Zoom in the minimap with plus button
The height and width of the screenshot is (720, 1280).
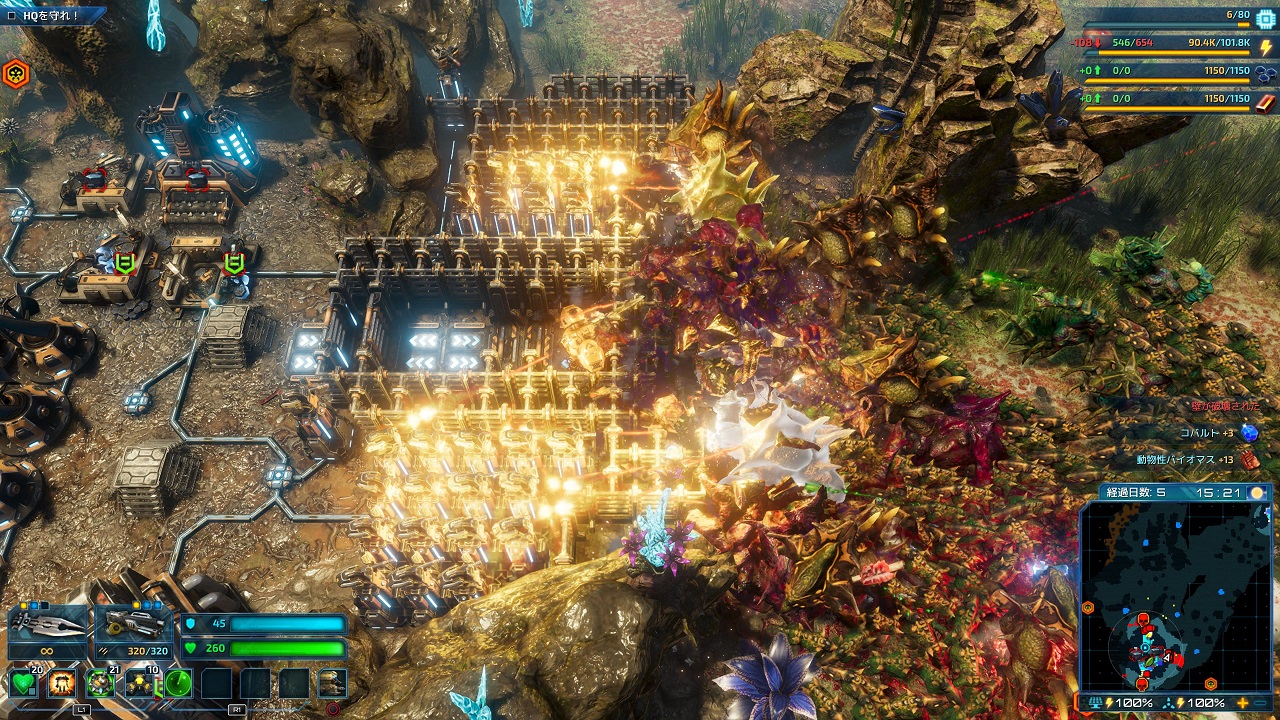coord(1243,703)
